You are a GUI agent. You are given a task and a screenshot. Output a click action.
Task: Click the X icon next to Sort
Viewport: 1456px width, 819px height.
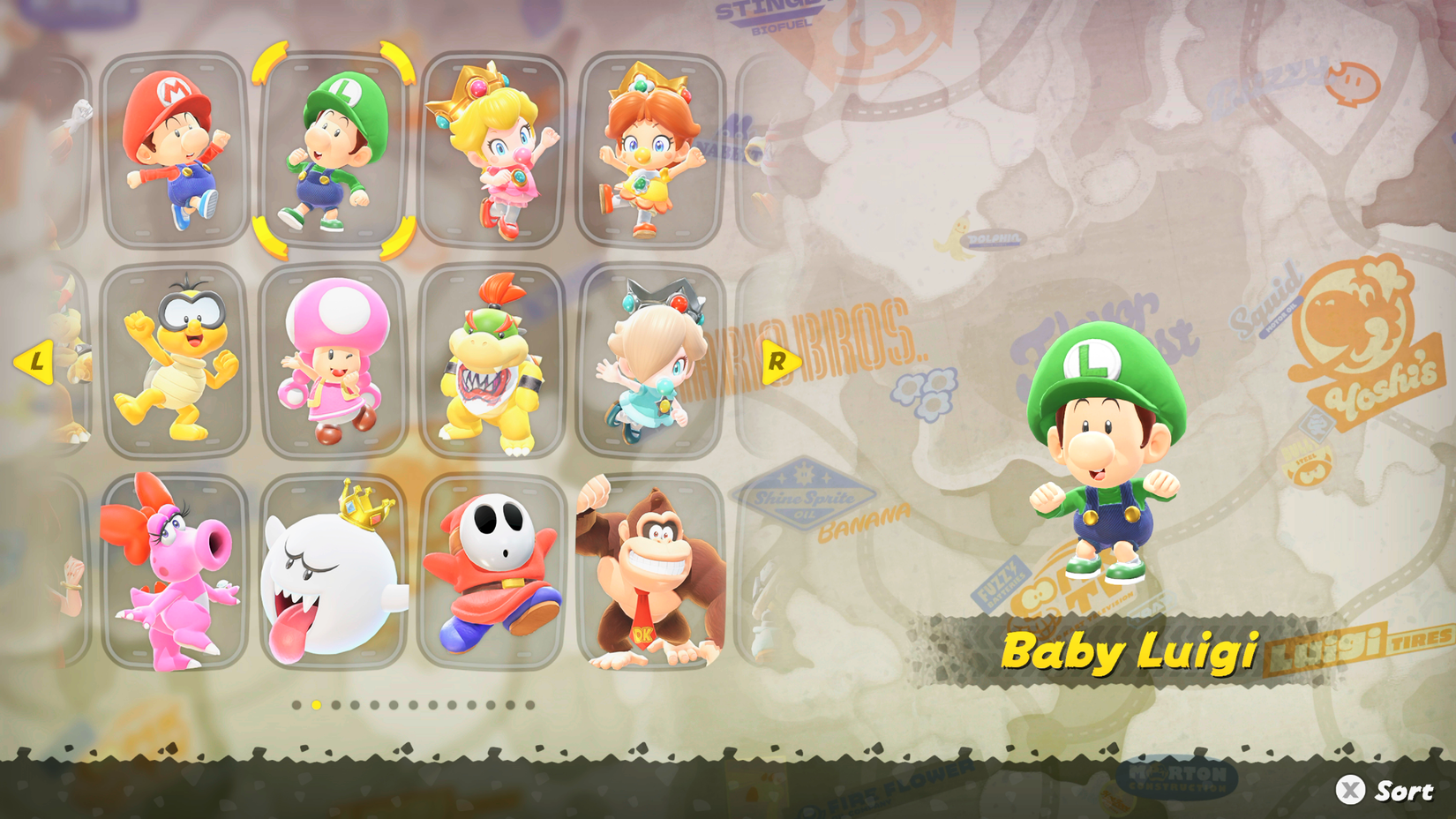[1348, 790]
